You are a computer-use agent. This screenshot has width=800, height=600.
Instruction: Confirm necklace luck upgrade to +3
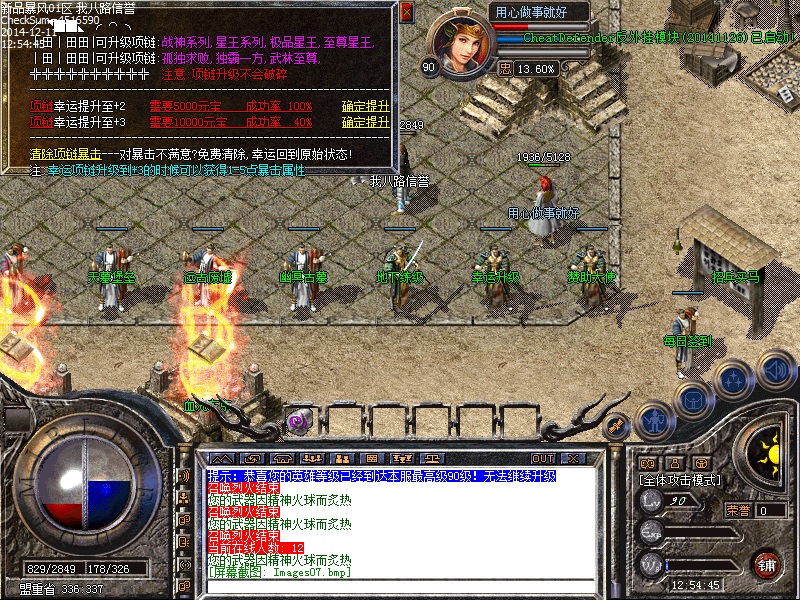[x=365, y=122]
